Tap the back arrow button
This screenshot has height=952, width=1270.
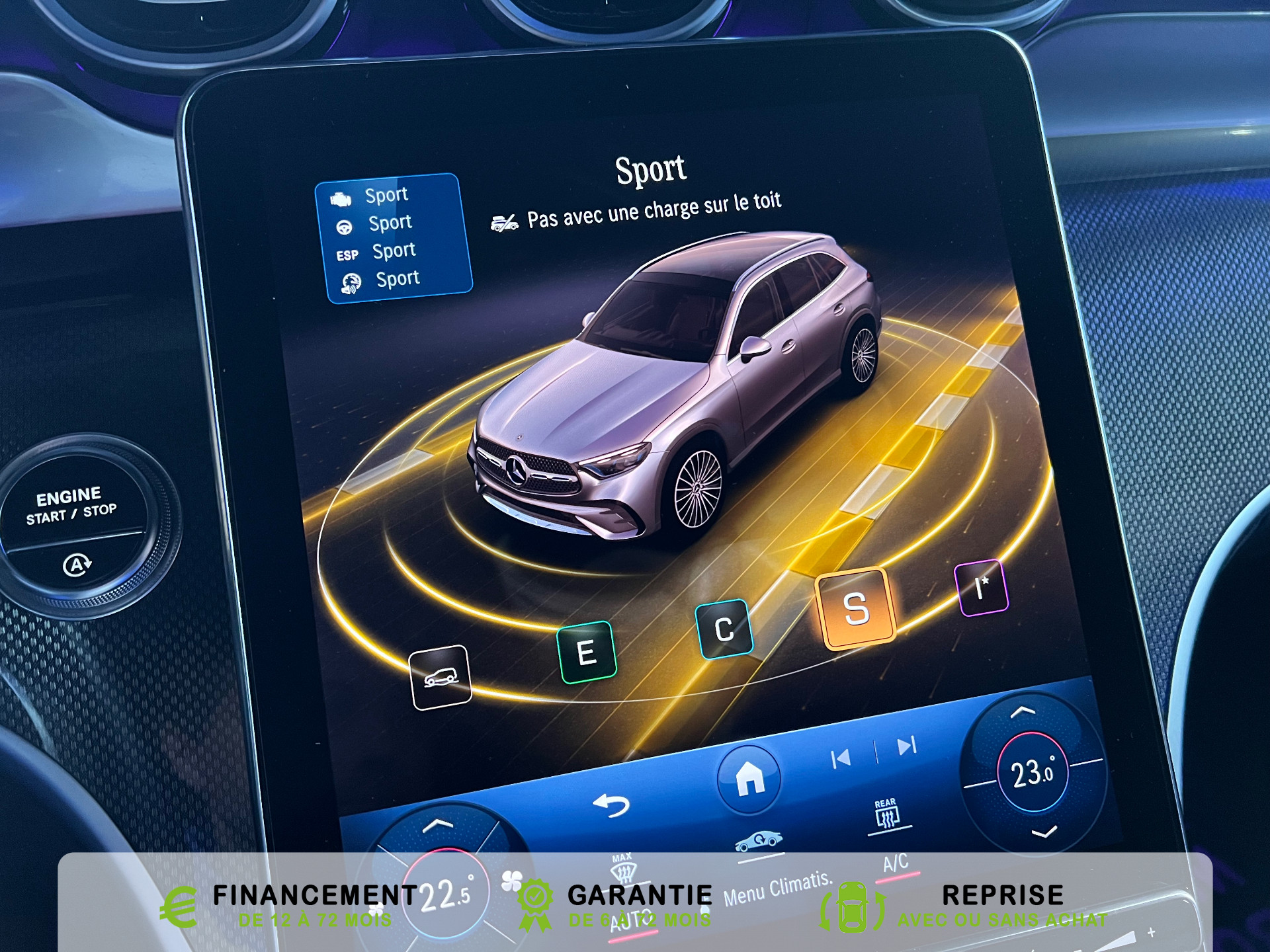coord(611,805)
